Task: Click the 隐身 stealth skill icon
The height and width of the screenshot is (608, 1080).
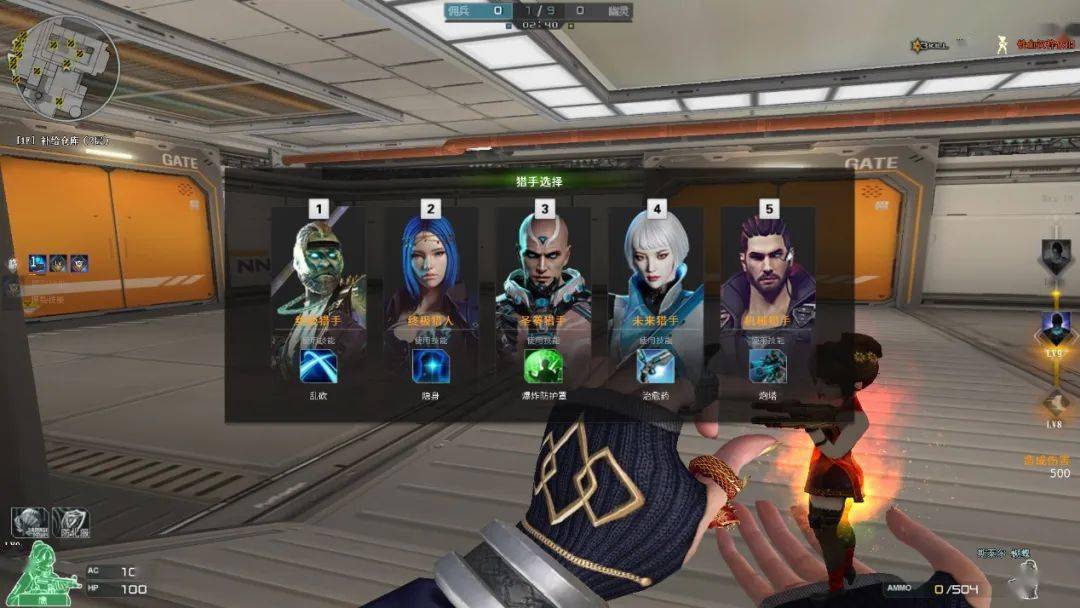Action: 431,367
